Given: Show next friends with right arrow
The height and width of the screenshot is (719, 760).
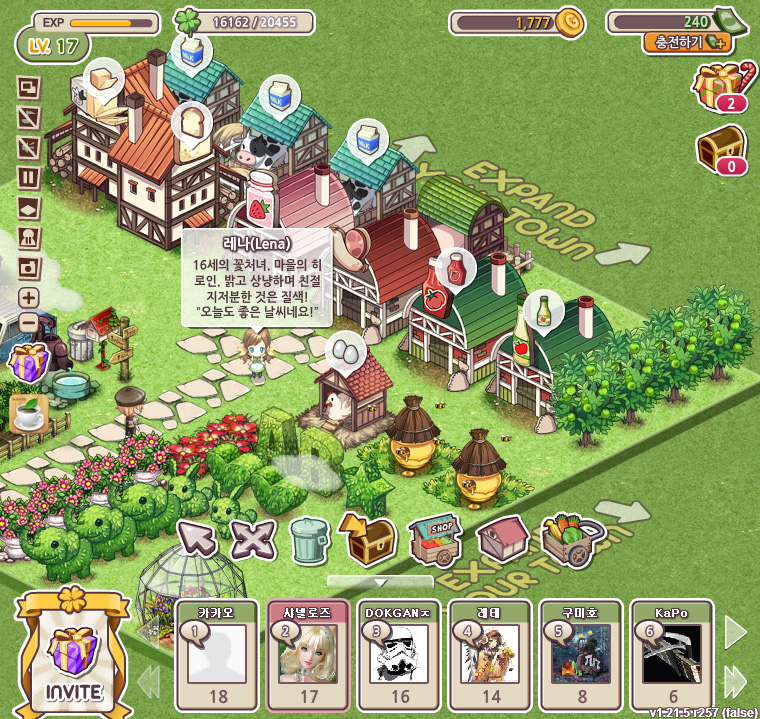Looking at the screenshot, I should pos(736,632).
